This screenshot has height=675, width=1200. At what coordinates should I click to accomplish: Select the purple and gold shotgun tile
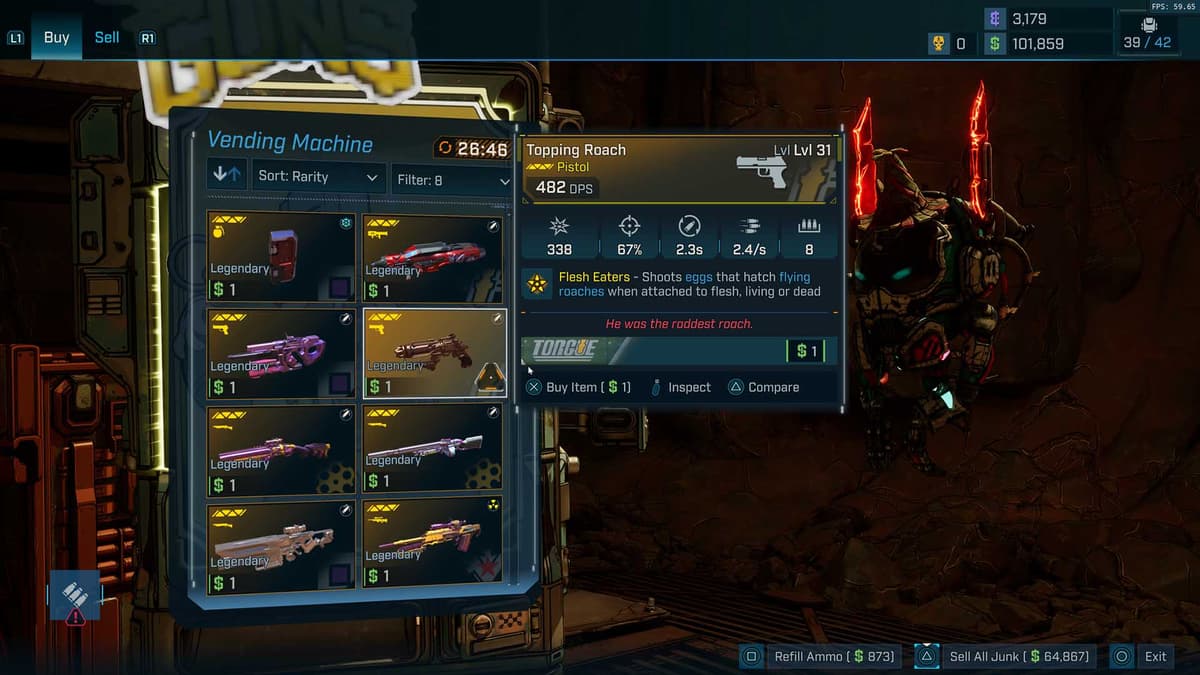281,450
